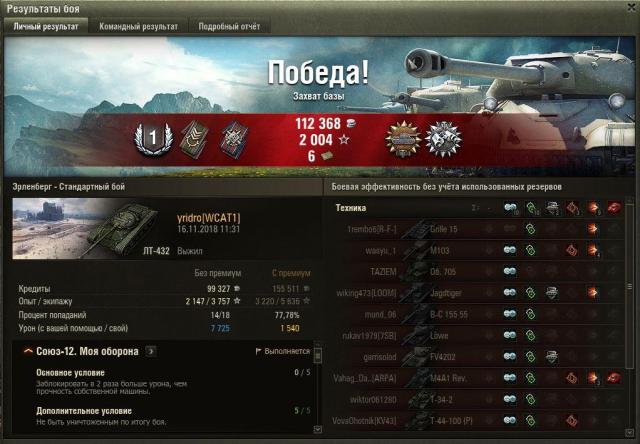Switch to the Командный результат tab
The width and height of the screenshot is (640, 444).
(138, 27)
